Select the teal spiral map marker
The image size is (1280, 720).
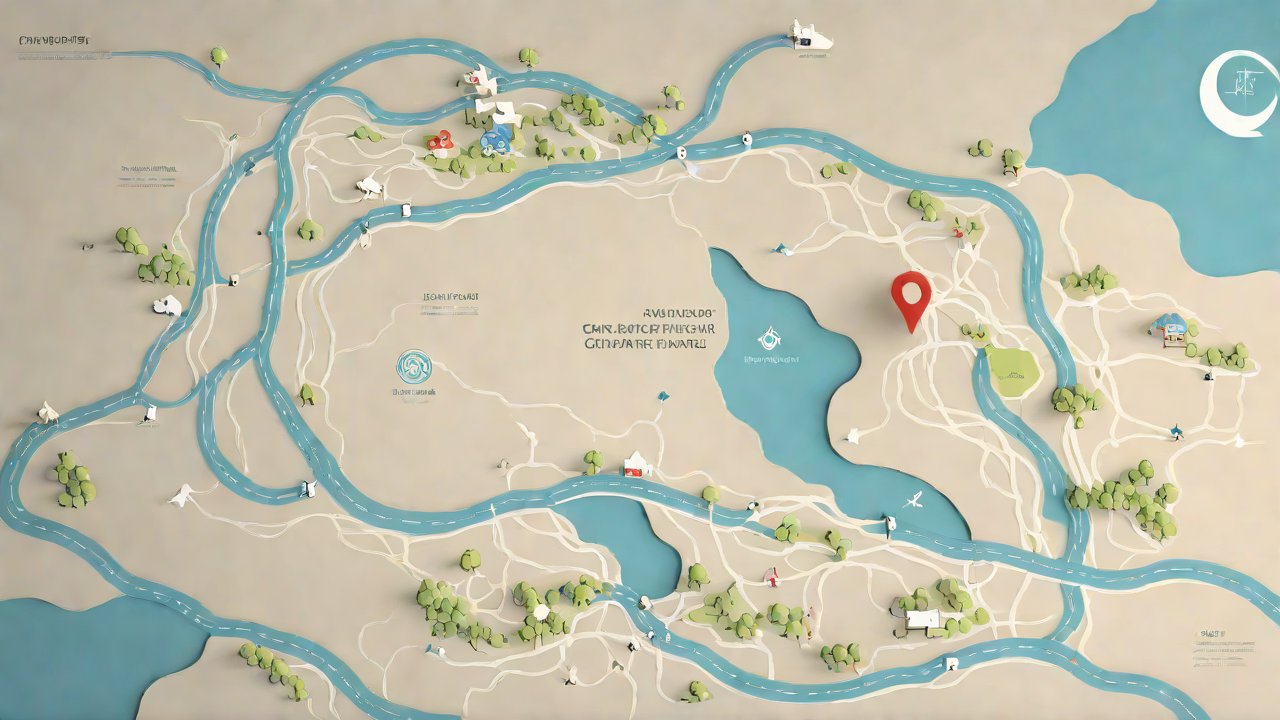[x=412, y=366]
